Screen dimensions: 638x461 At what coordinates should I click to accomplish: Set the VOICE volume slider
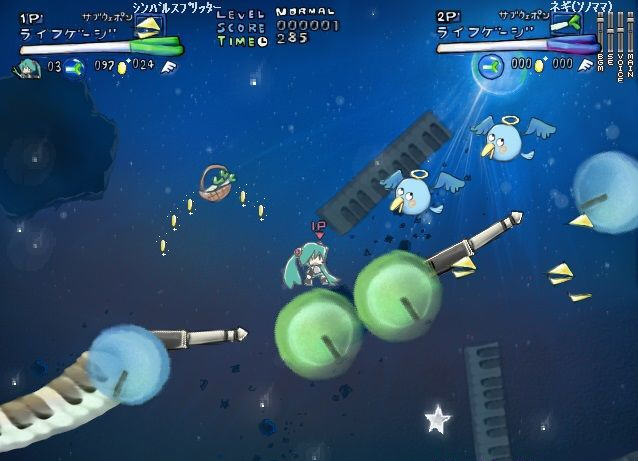pyautogui.click(x=621, y=34)
